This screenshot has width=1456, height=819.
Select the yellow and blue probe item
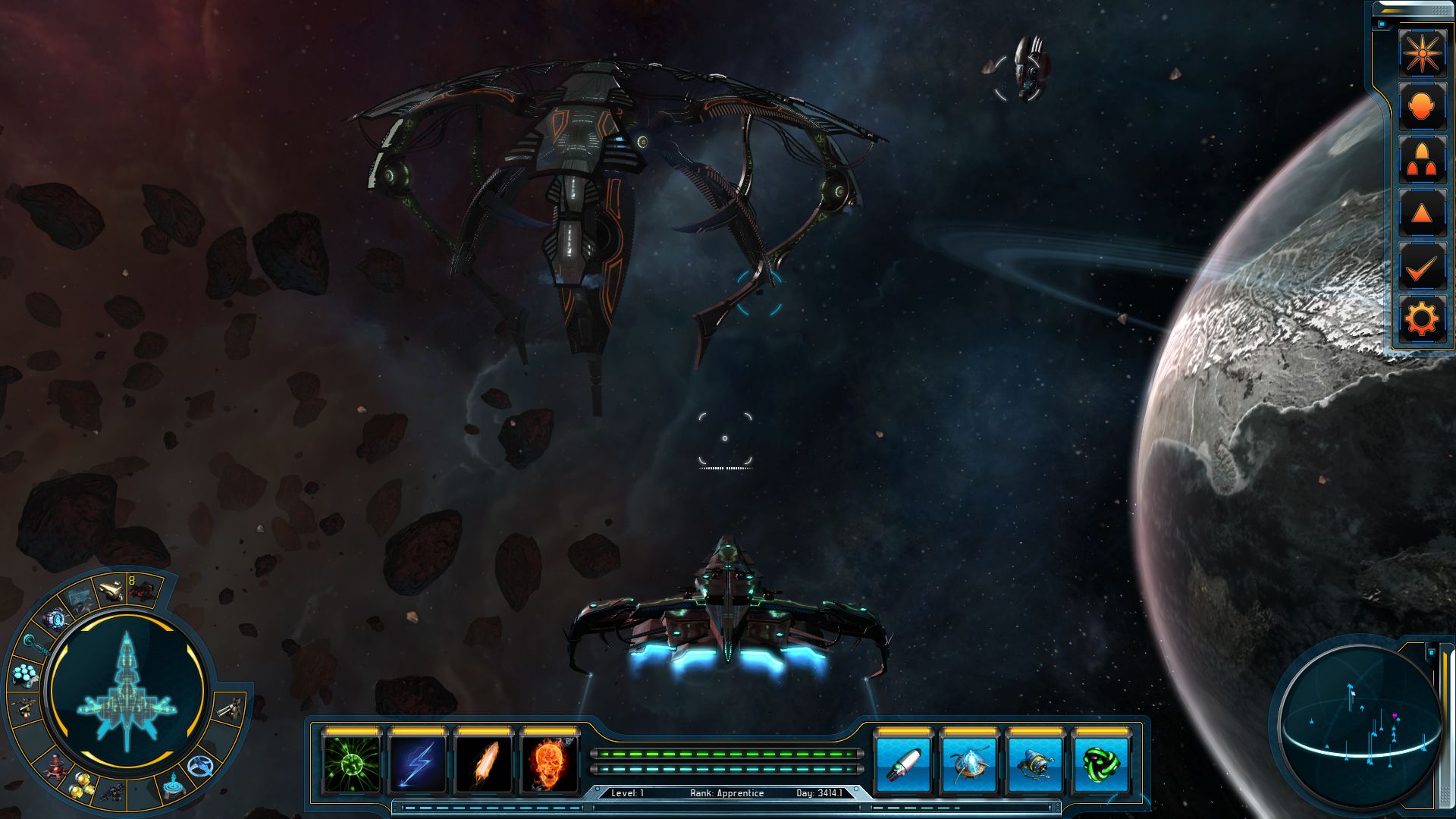click(1035, 764)
